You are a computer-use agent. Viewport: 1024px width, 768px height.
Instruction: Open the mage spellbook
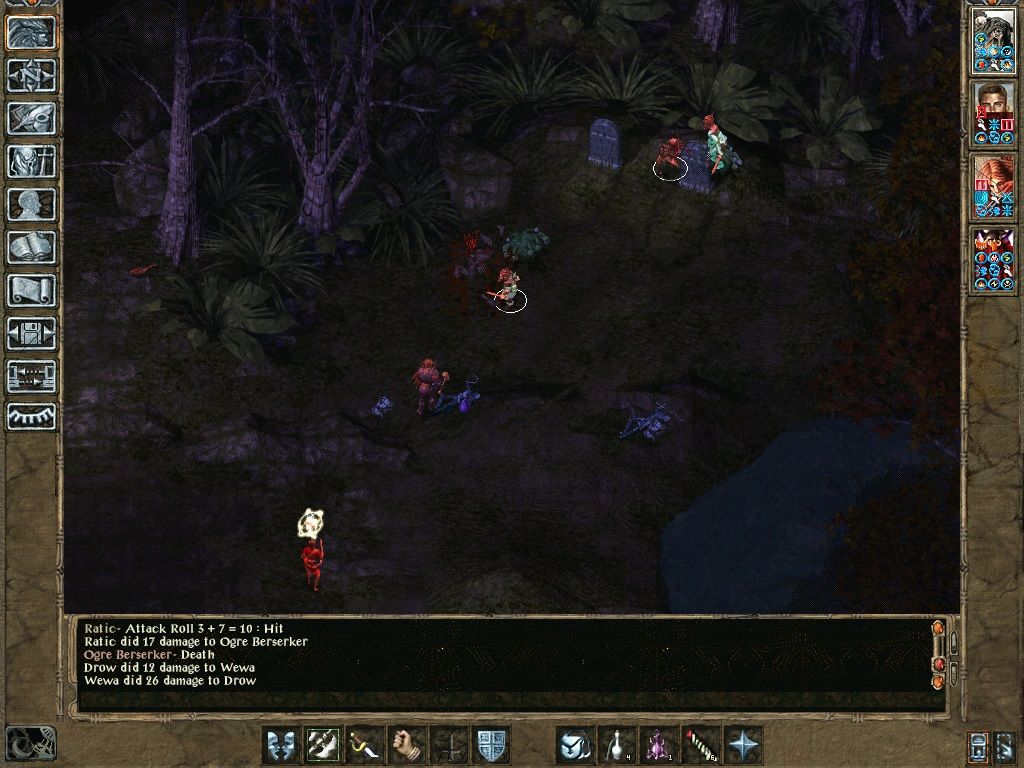pyautogui.click(x=31, y=247)
